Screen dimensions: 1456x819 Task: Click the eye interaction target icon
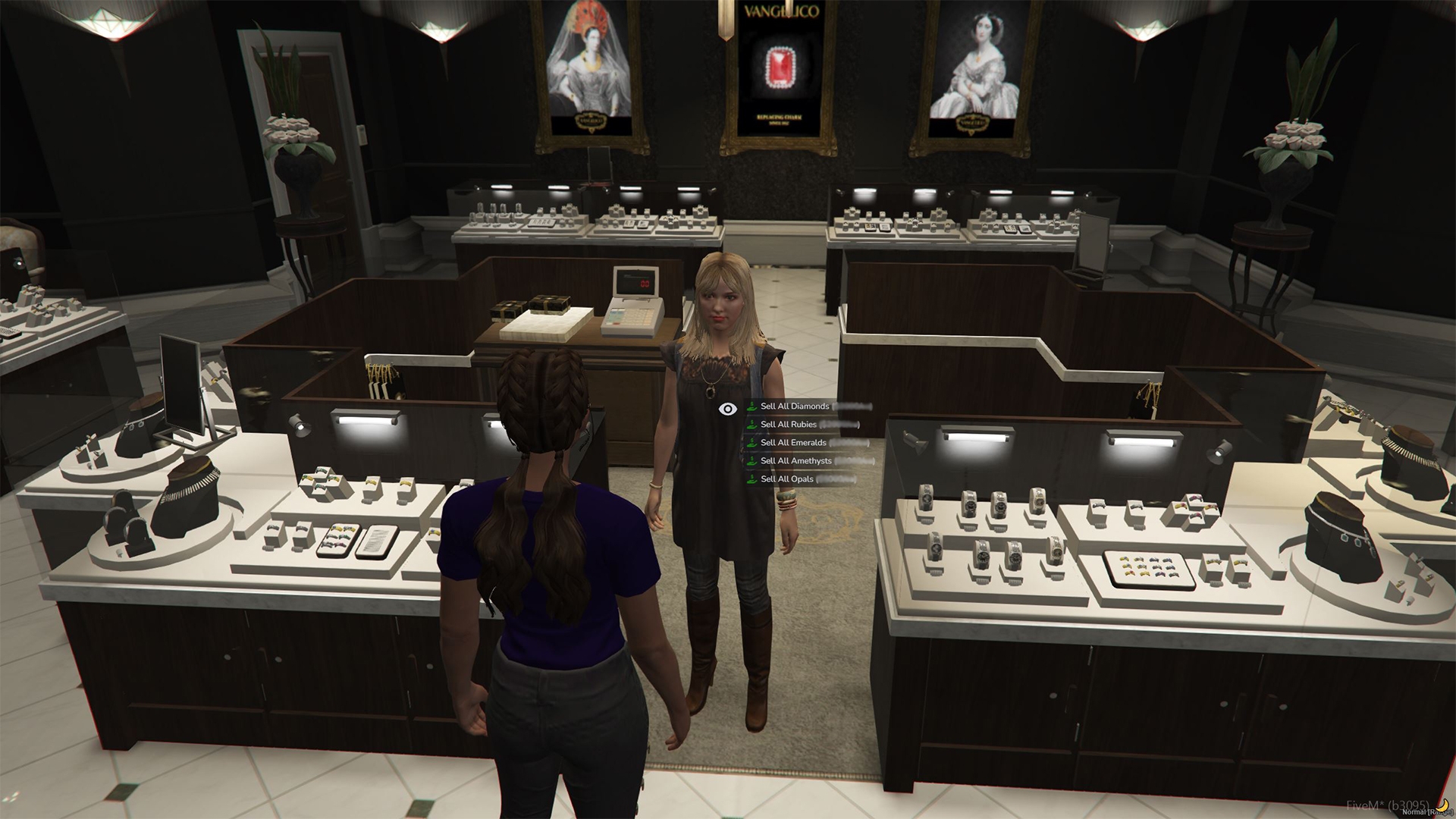(x=728, y=409)
